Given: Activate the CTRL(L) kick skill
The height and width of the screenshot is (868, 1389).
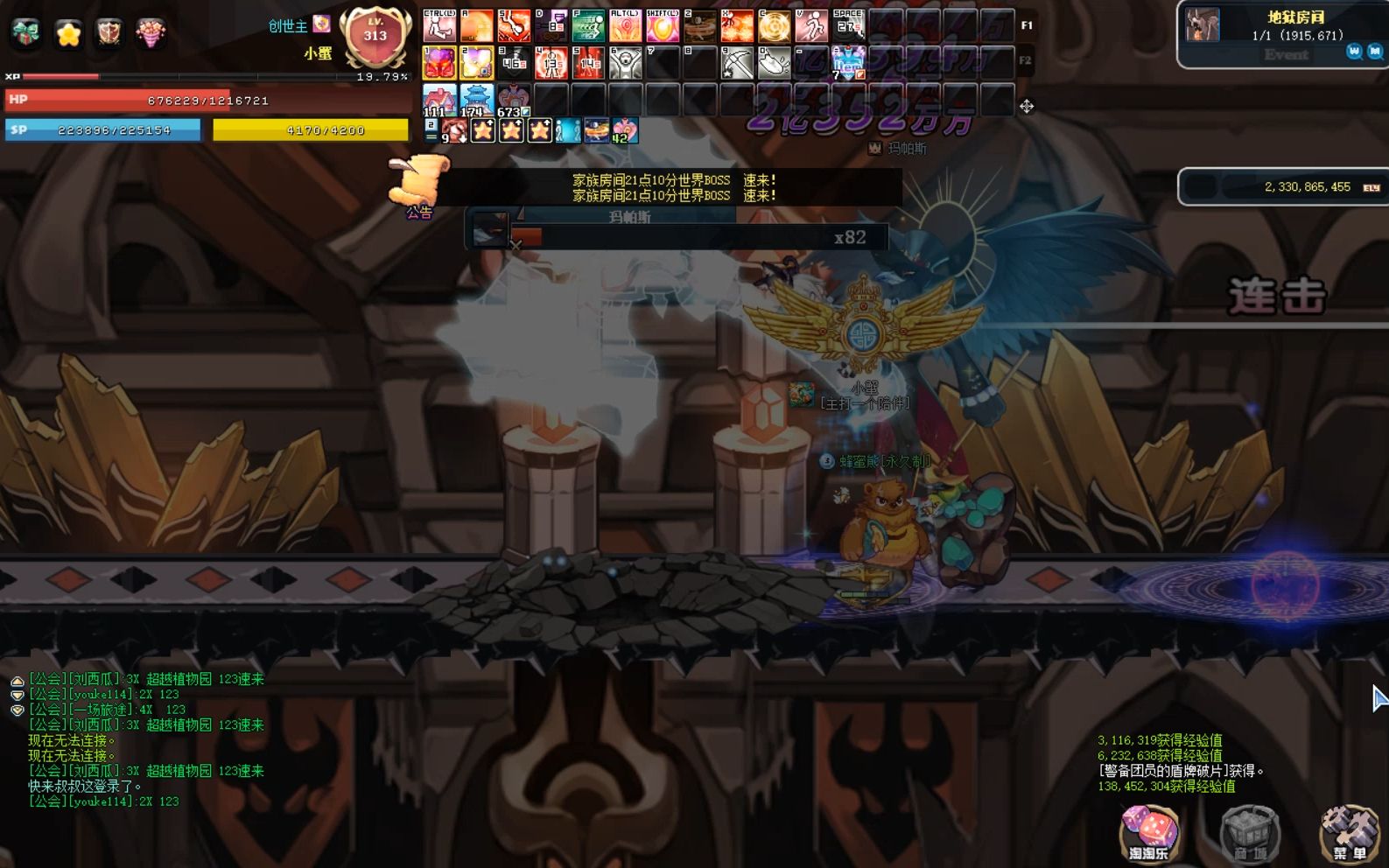Looking at the screenshot, I should point(439,26).
